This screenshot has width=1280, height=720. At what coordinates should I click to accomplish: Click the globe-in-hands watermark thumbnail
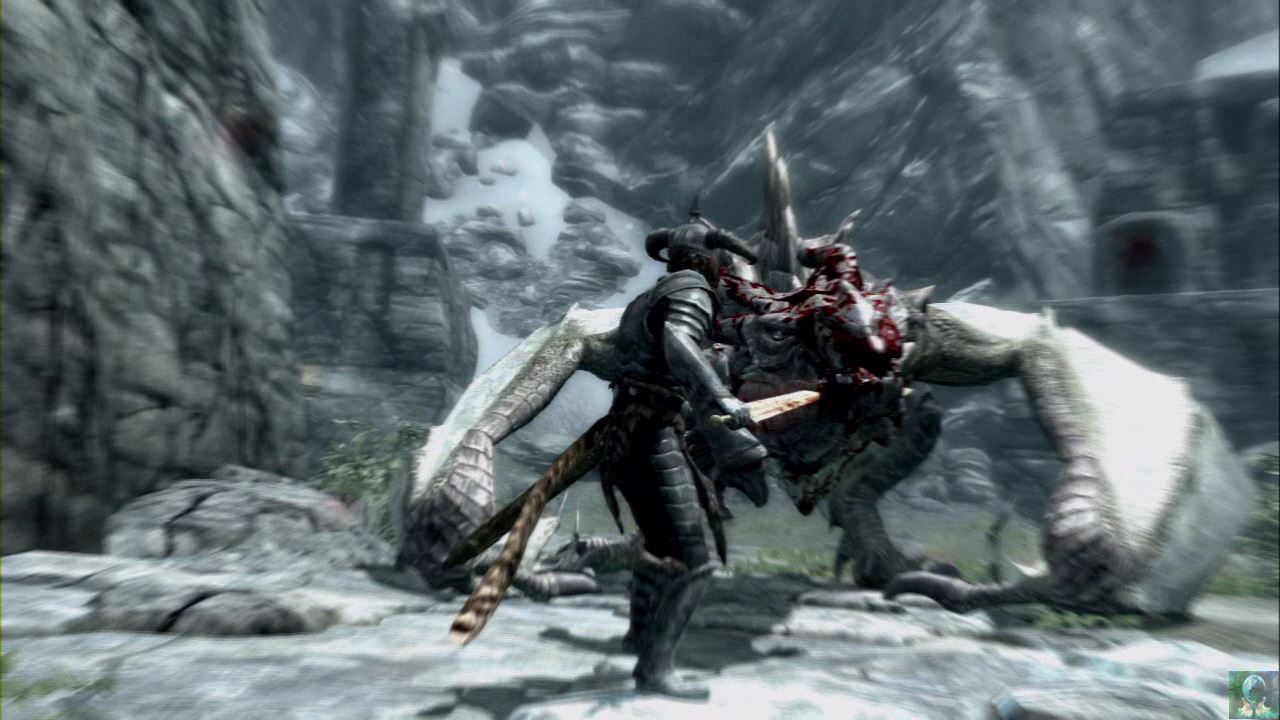(1252, 693)
